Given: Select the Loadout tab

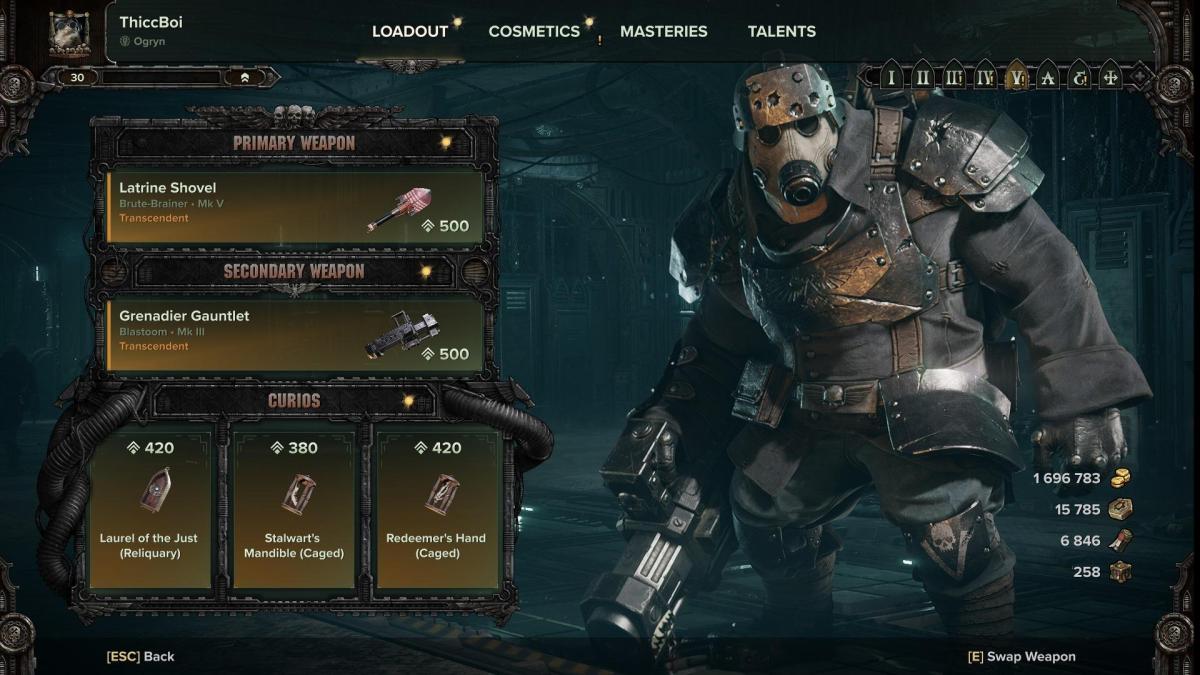Looking at the screenshot, I should [x=410, y=31].
